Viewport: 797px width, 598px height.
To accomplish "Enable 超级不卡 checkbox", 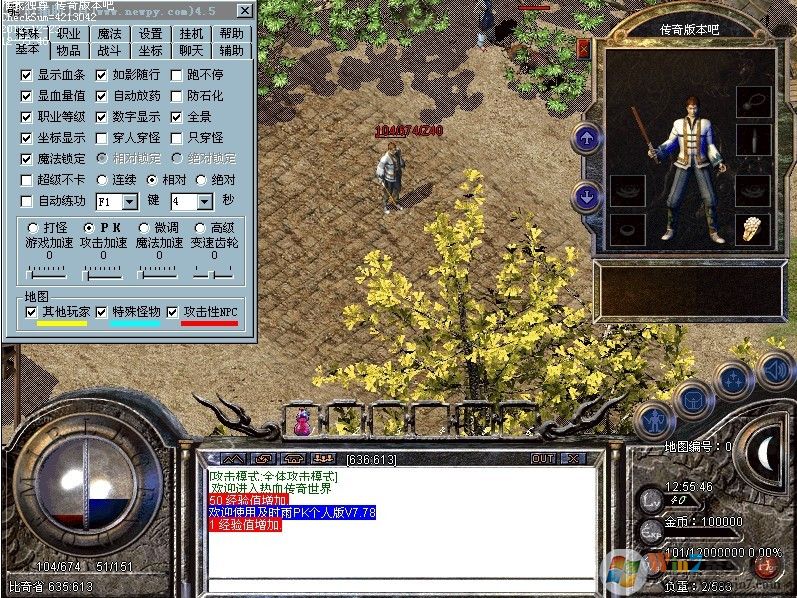I will coord(27,180).
